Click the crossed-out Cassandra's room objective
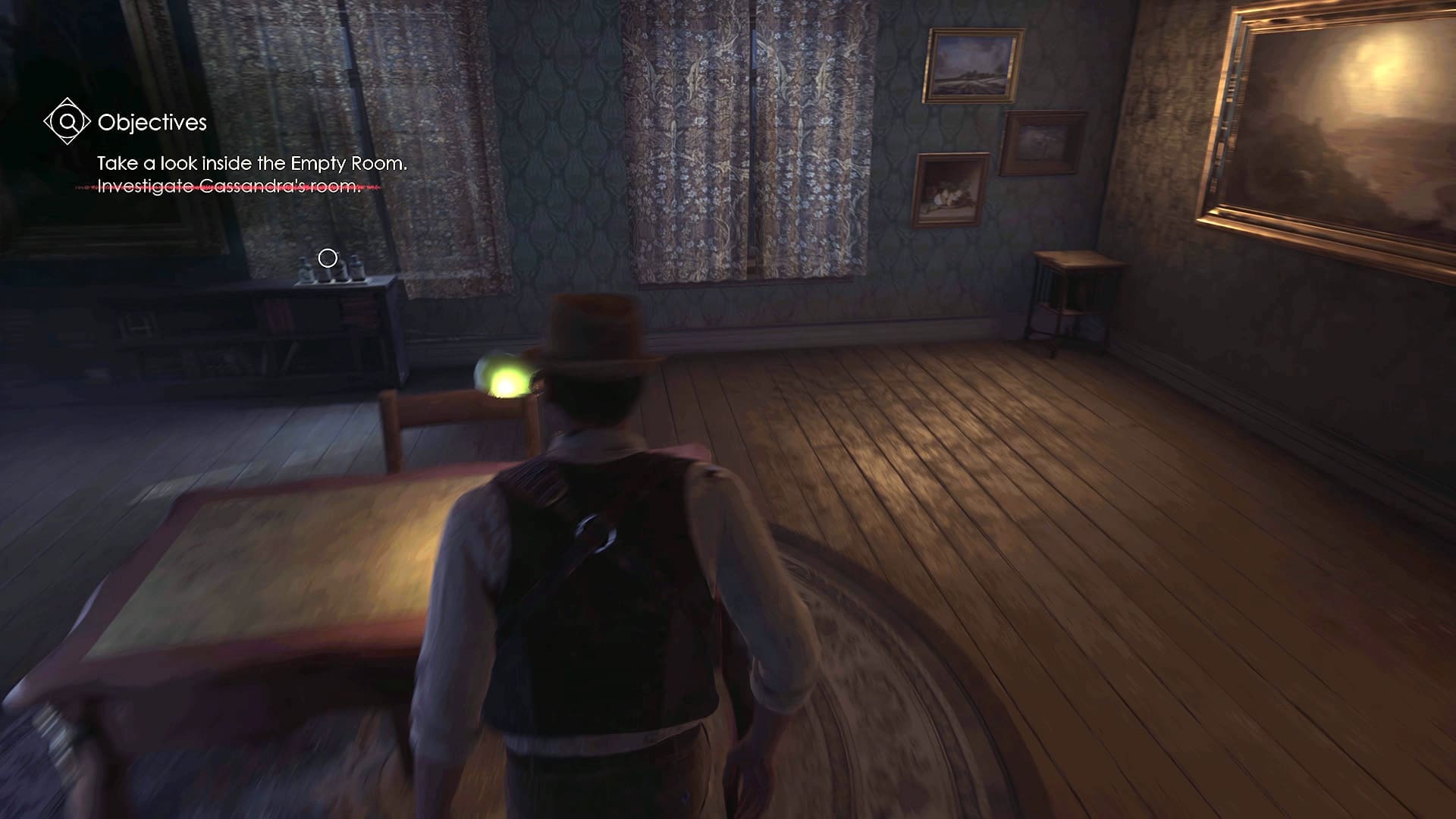 [229, 186]
